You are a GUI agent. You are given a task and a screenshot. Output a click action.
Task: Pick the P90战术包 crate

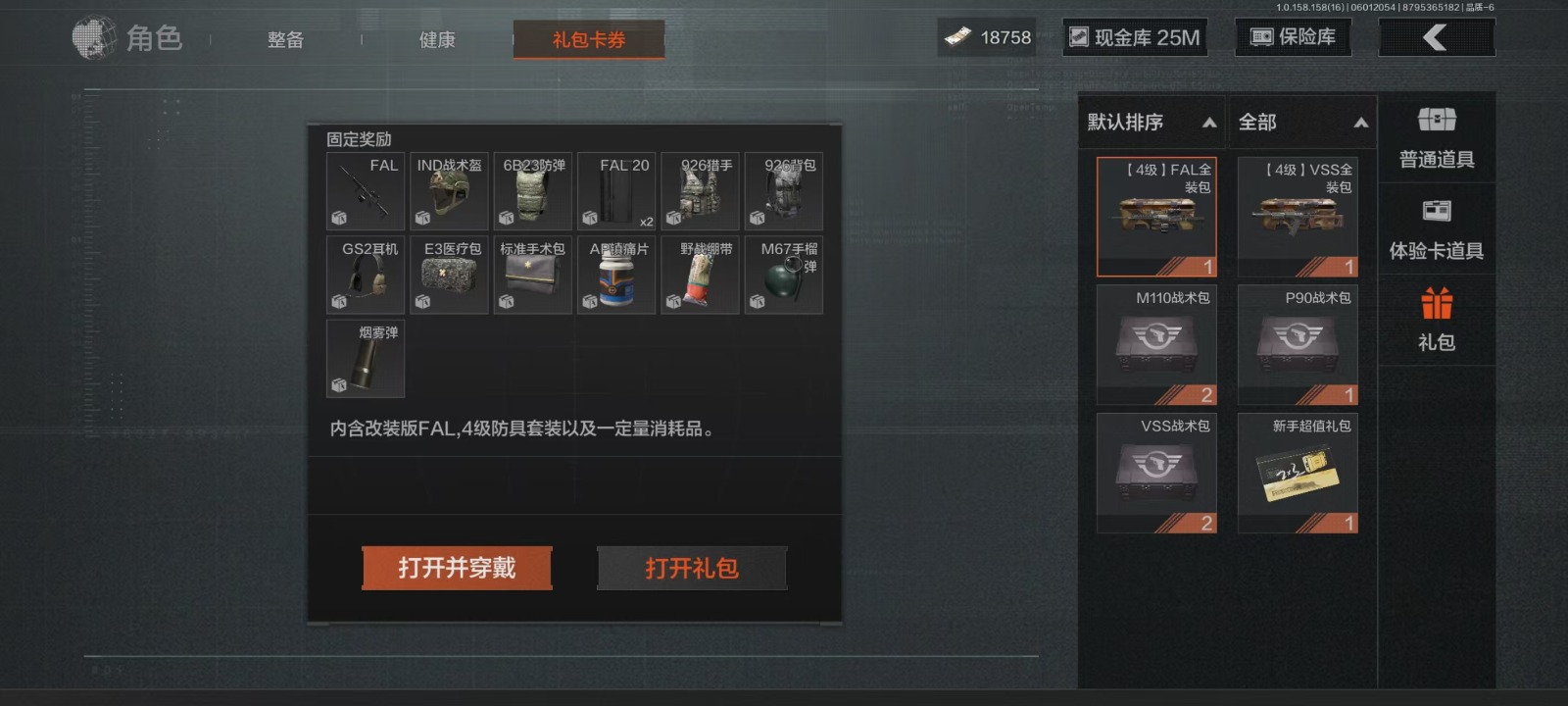pyautogui.click(x=1298, y=344)
